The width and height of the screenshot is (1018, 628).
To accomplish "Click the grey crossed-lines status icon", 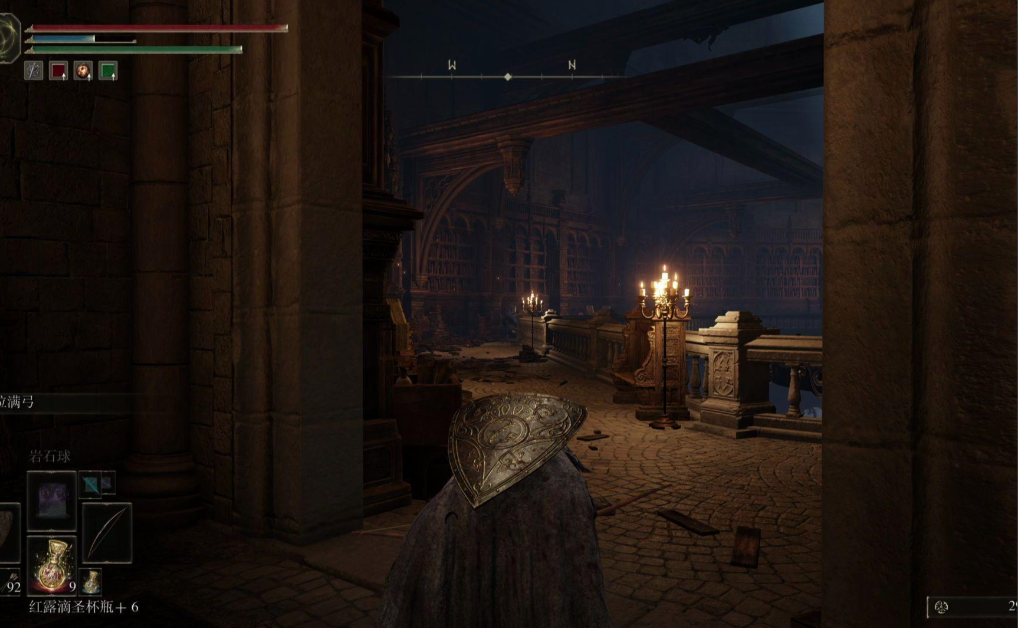I will pyautogui.click(x=33, y=71).
